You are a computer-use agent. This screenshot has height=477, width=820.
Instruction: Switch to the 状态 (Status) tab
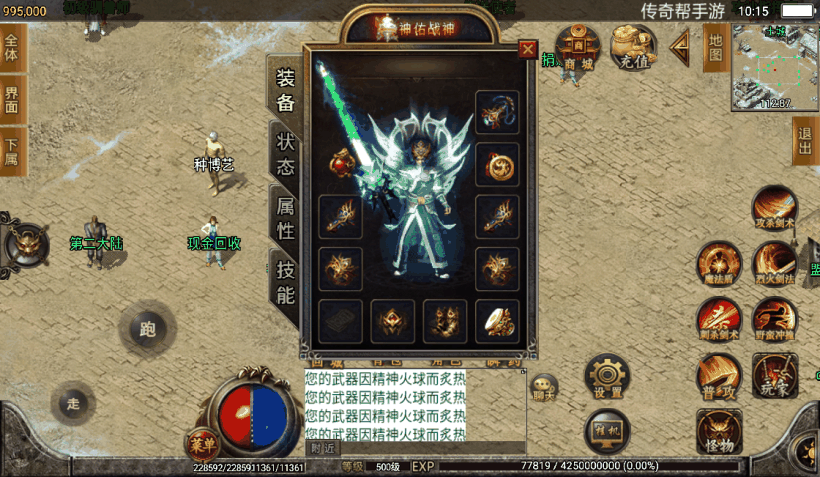point(286,153)
